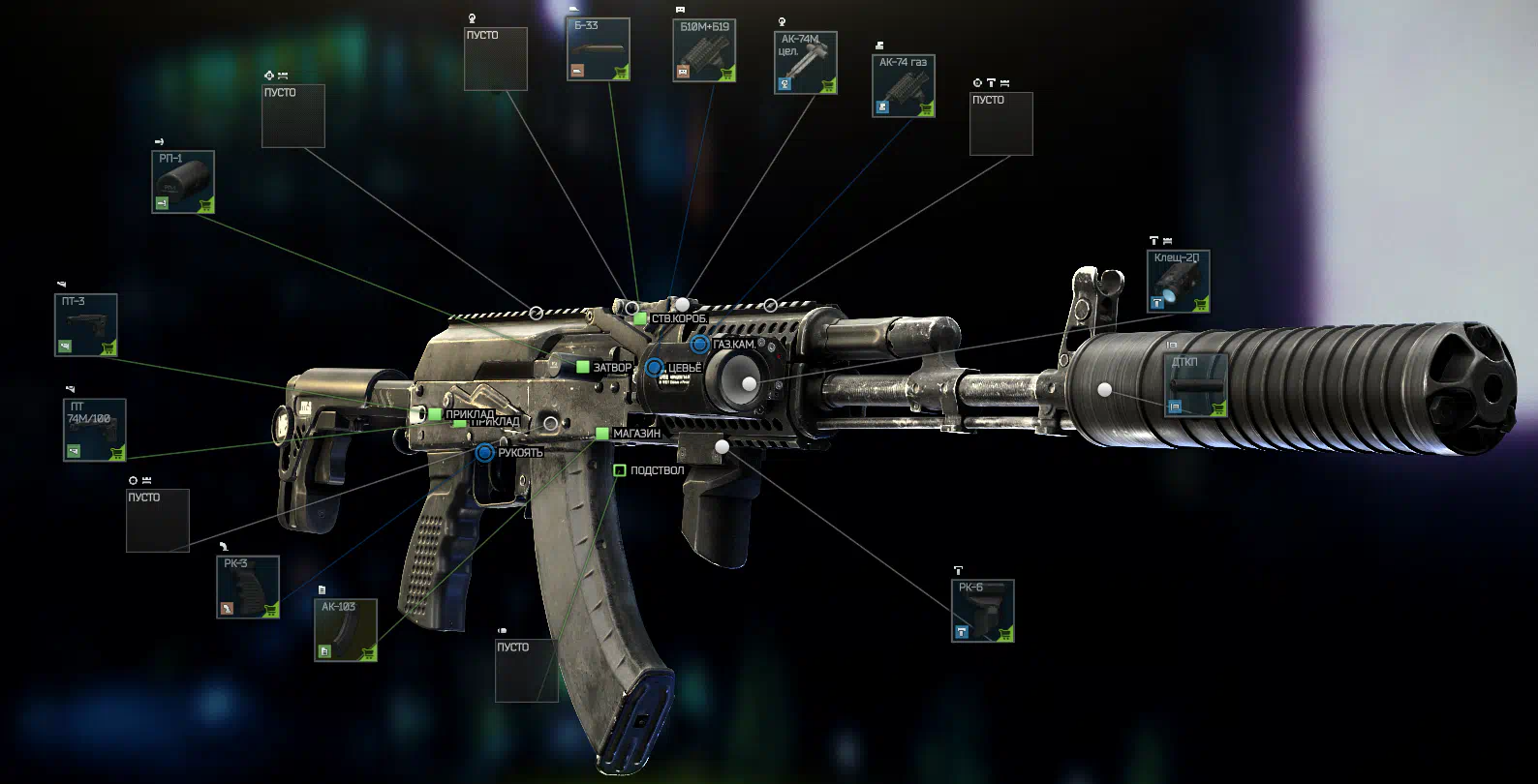The width and height of the screenshot is (1538, 784).
Task: Select the РК-3 pistol grip slot
Action: 248,587
